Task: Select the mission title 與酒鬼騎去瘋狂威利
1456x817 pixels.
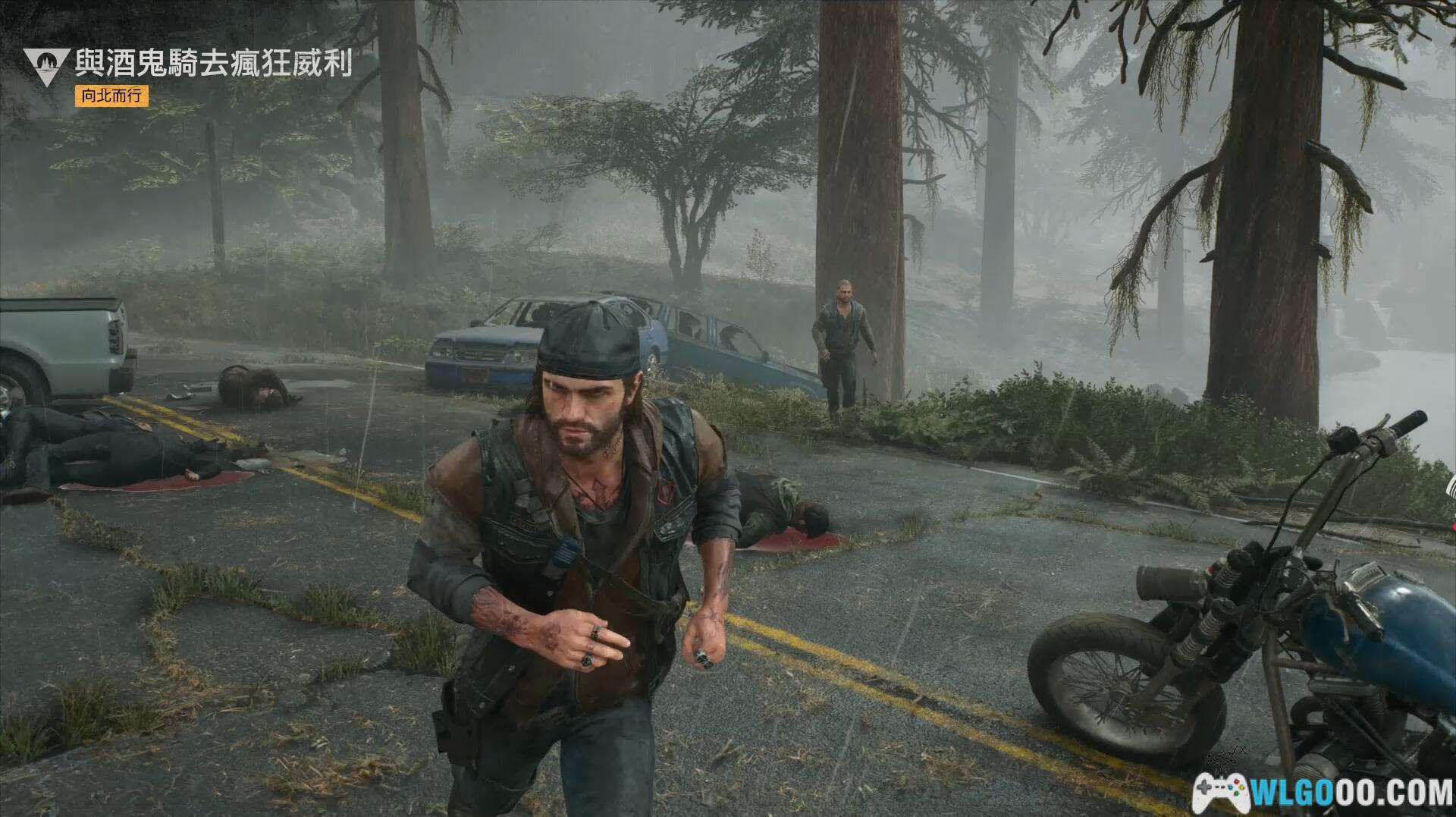Action: [213, 63]
